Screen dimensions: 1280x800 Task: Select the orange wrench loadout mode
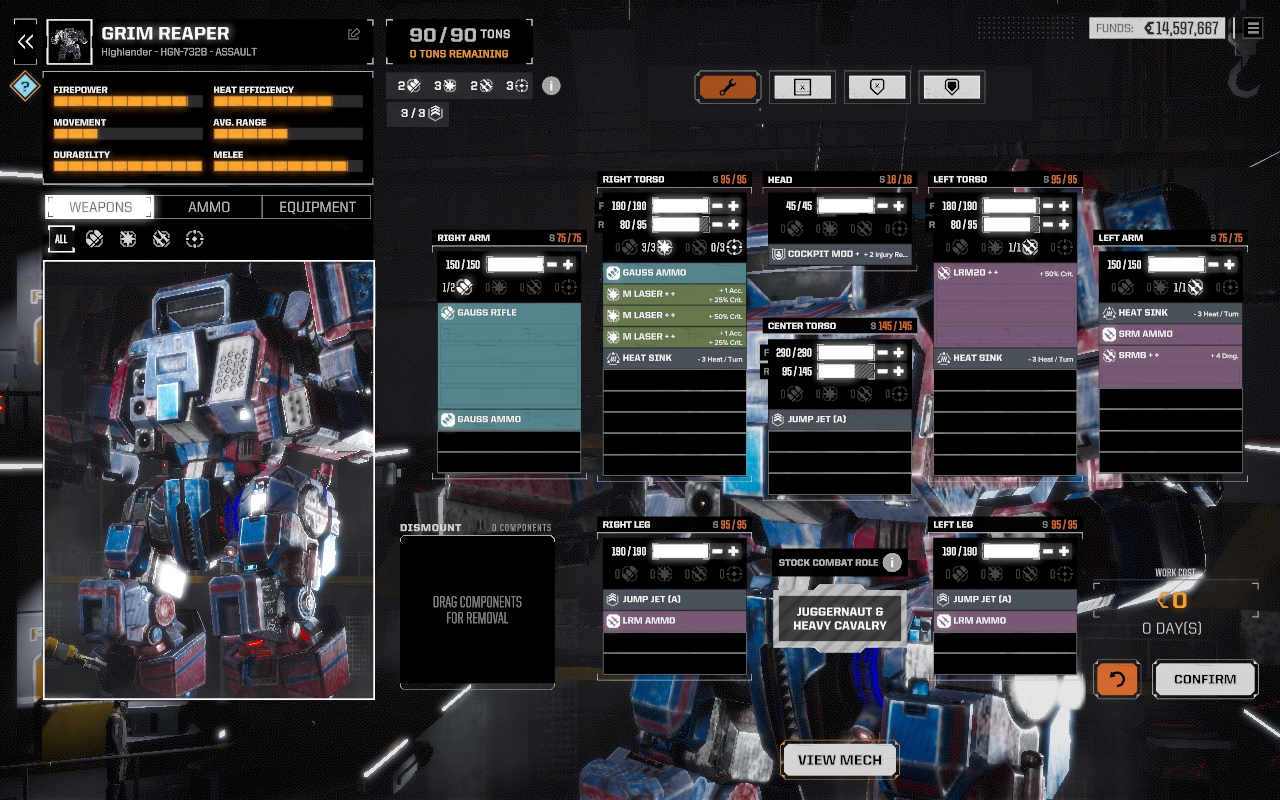pyautogui.click(x=728, y=88)
